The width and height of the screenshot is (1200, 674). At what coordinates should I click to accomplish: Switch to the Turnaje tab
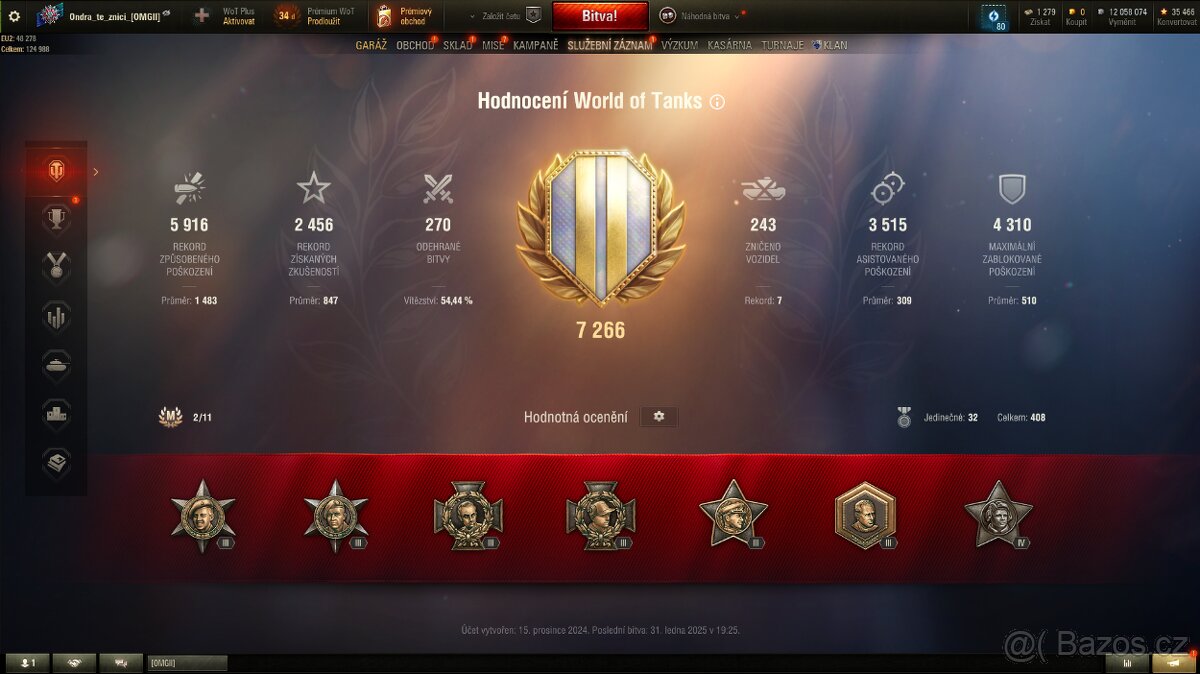pos(782,45)
